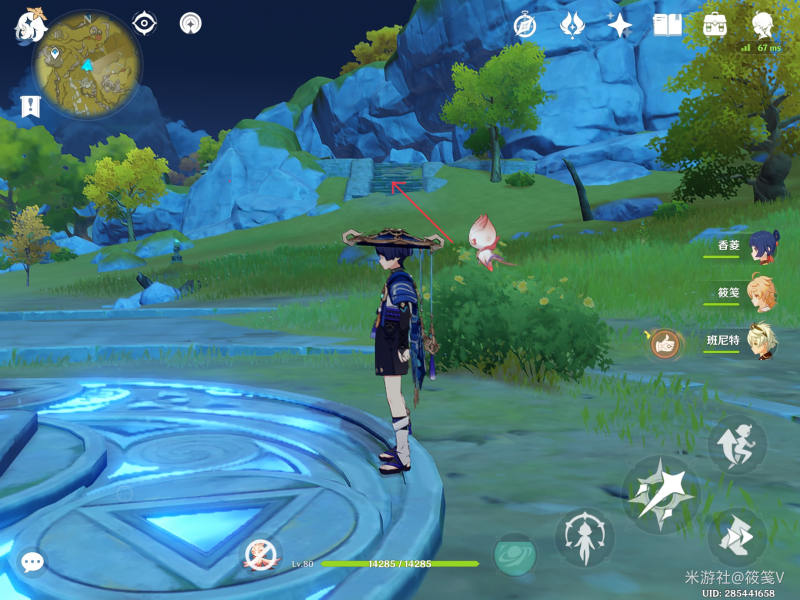Open the quest banner icon

tap(28, 106)
